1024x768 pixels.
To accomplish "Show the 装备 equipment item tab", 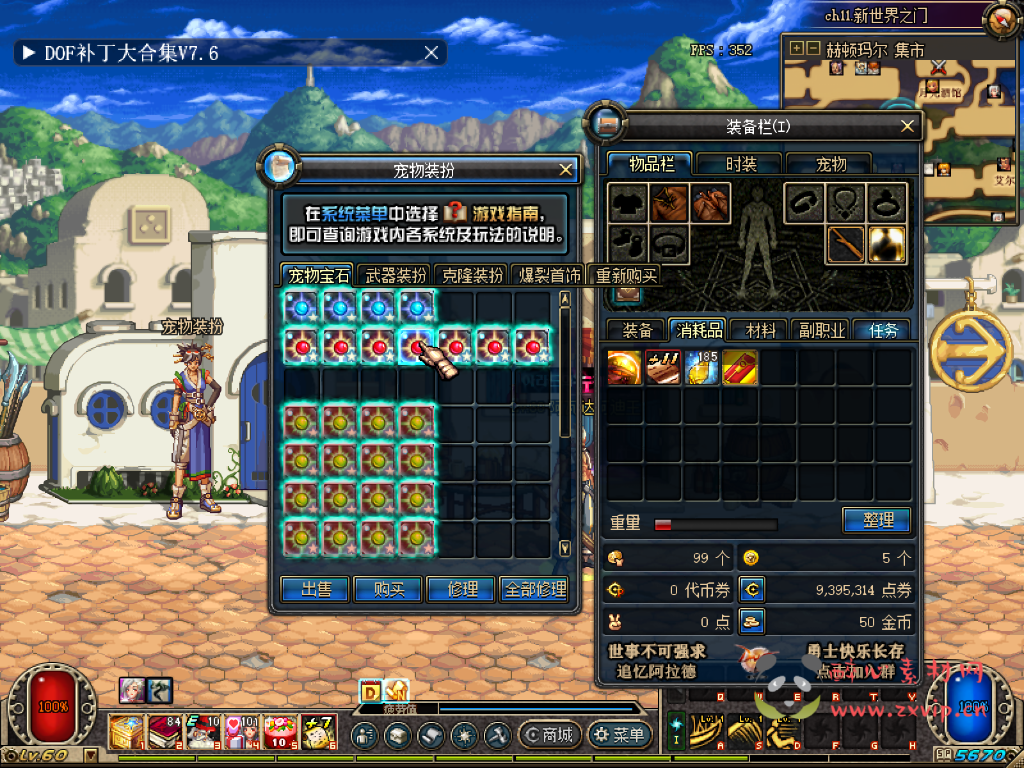I will pos(637,330).
